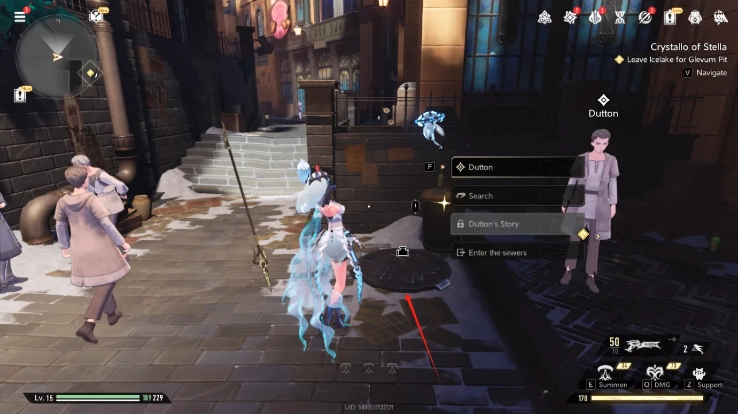Open the rightmost top bar icon
This screenshot has height=414, width=738.
(719, 17)
